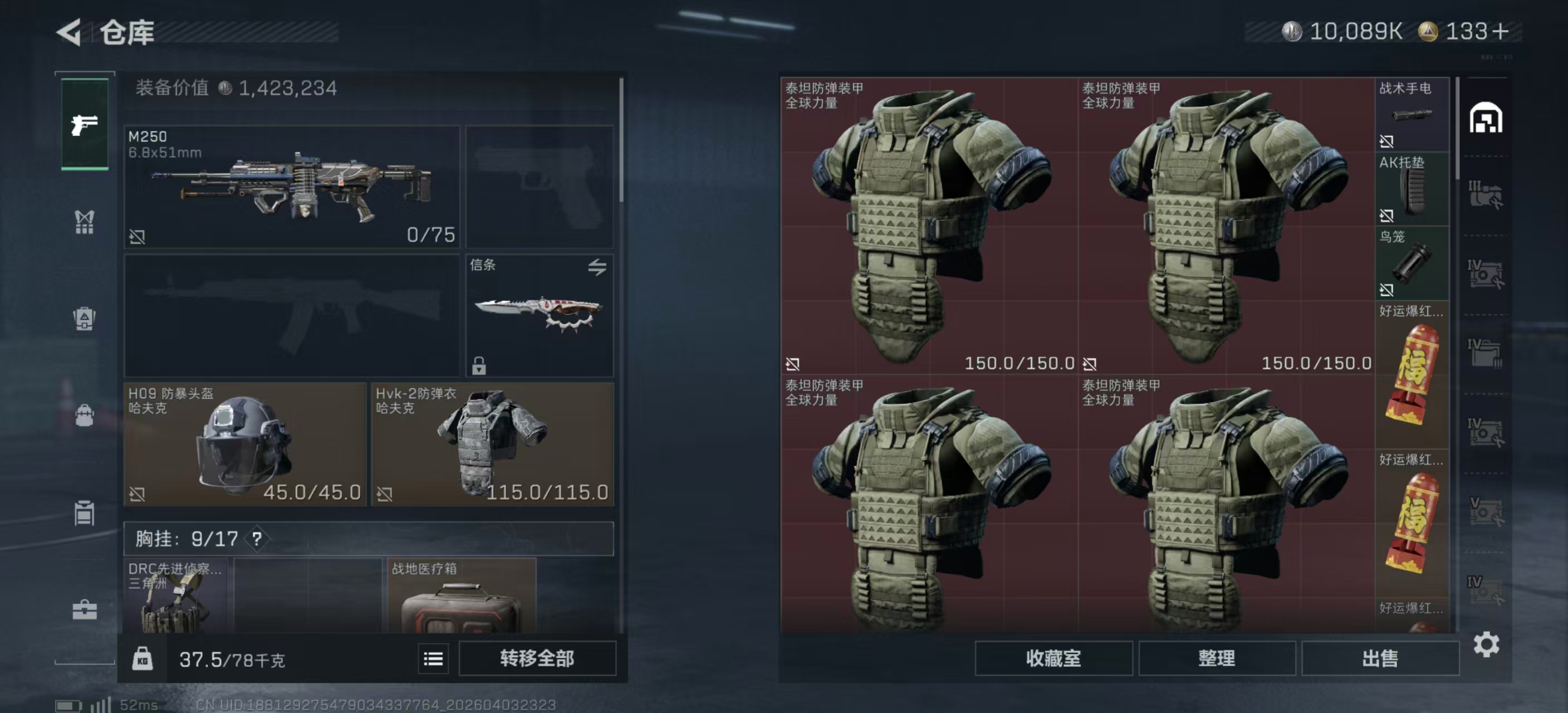The image size is (1568, 713).
Task: Switch to the pistol weapons tab
Action: pyautogui.click(x=85, y=125)
